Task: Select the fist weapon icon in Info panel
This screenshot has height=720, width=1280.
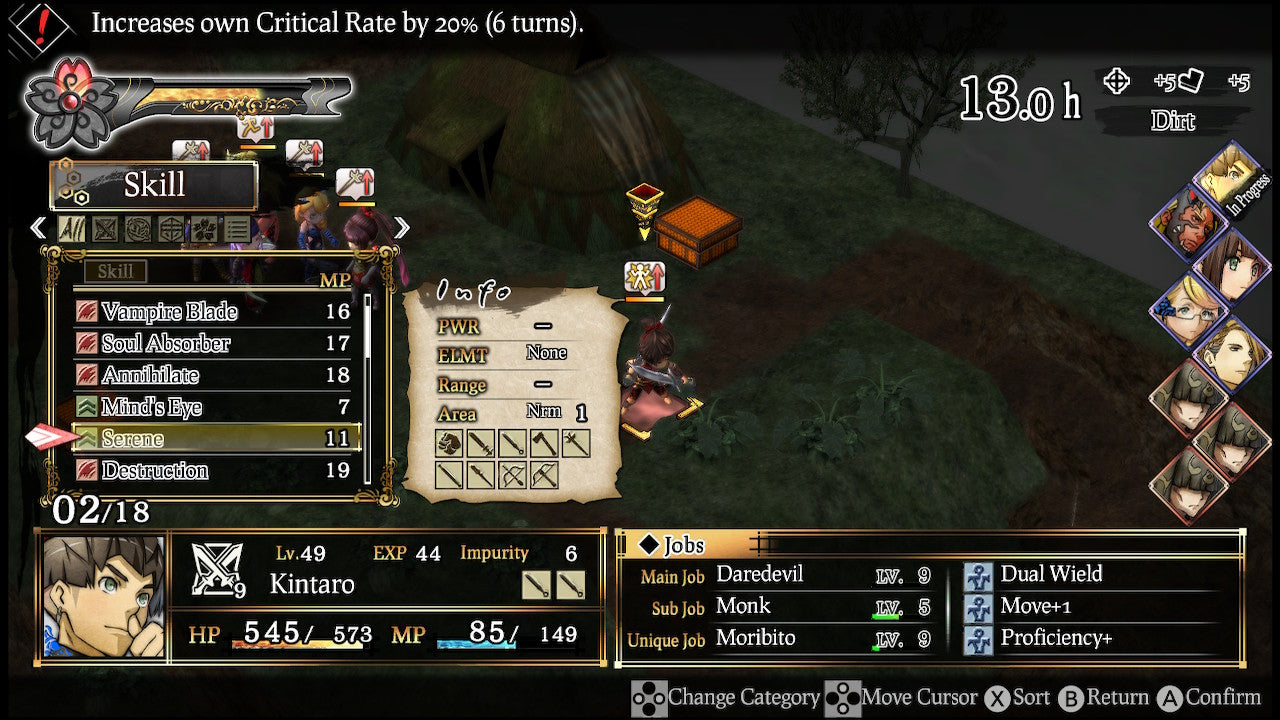Action: click(x=449, y=443)
